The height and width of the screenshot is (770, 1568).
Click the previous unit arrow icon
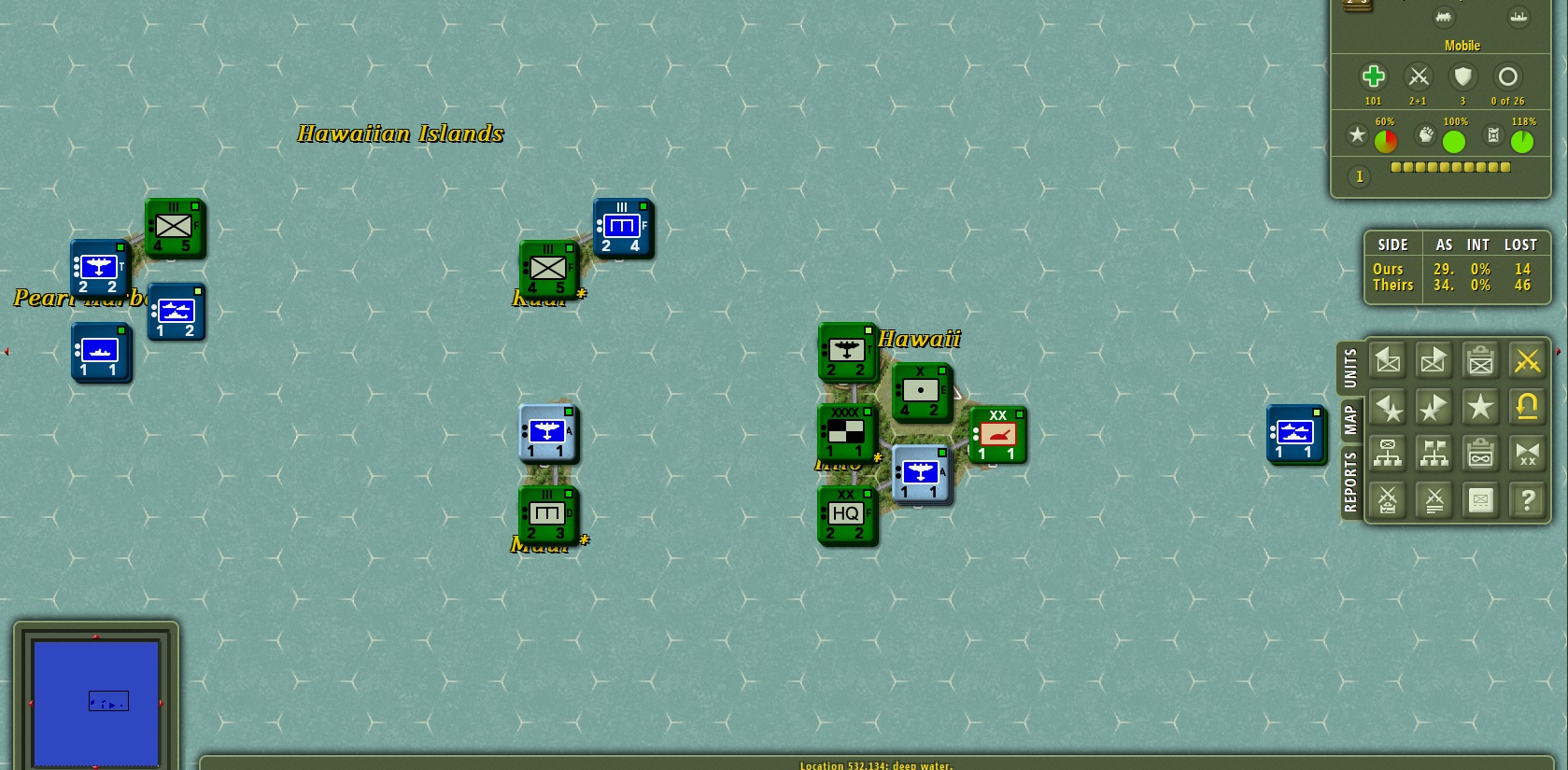pyautogui.click(x=1388, y=361)
